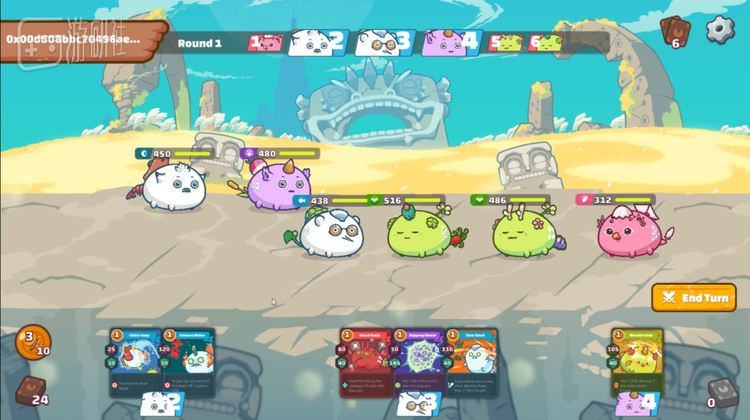View the discard pile showing 0
750x420 pixels.
(x=719, y=392)
